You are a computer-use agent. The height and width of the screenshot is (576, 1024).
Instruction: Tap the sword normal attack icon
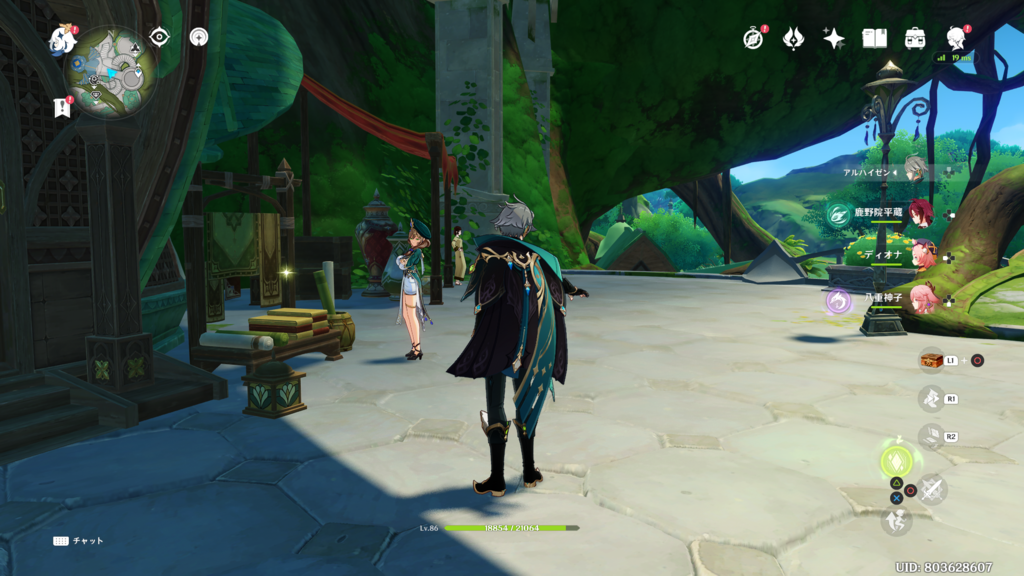point(933,489)
